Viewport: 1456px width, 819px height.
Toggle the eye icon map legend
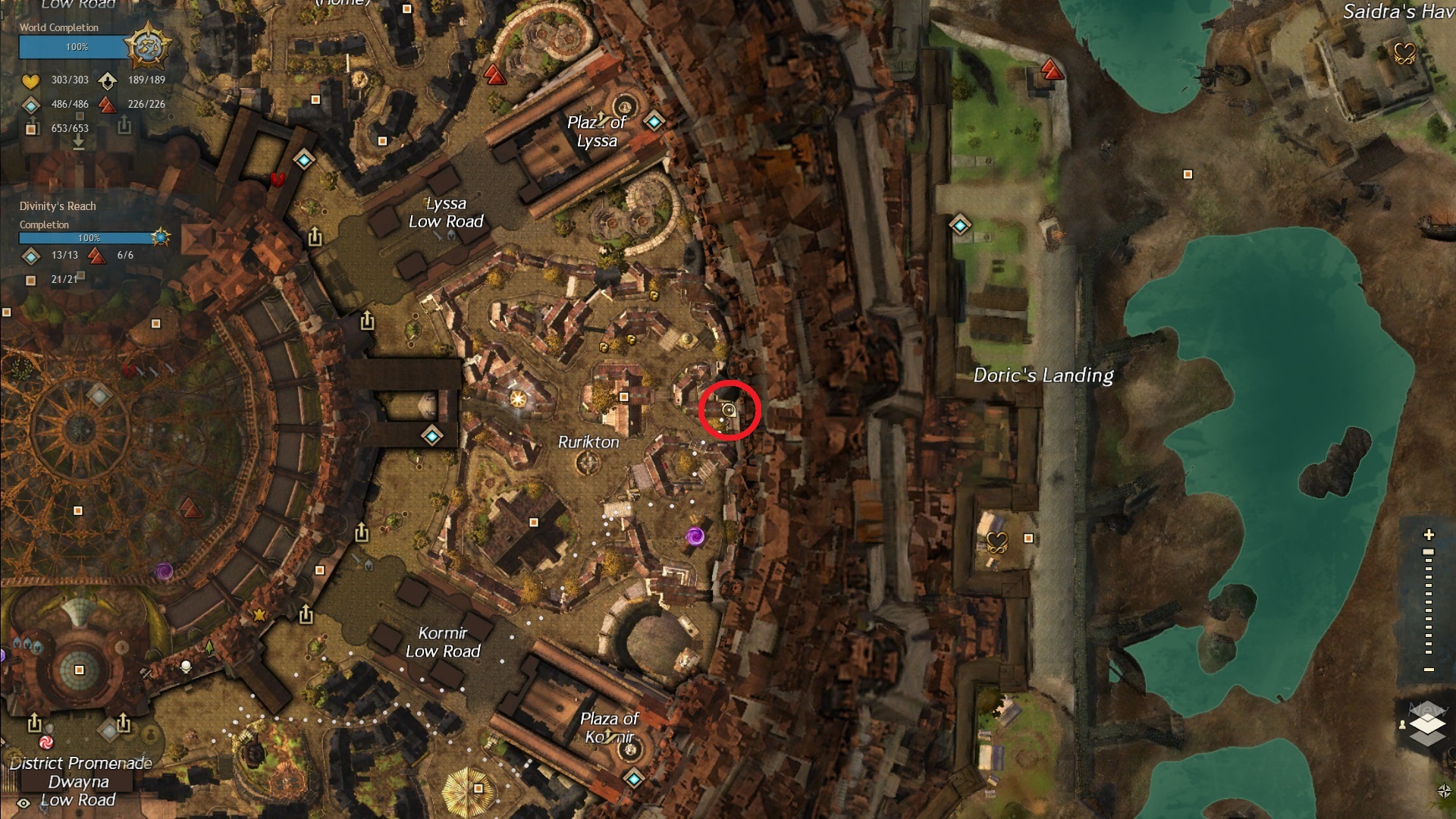tap(24, 802)
